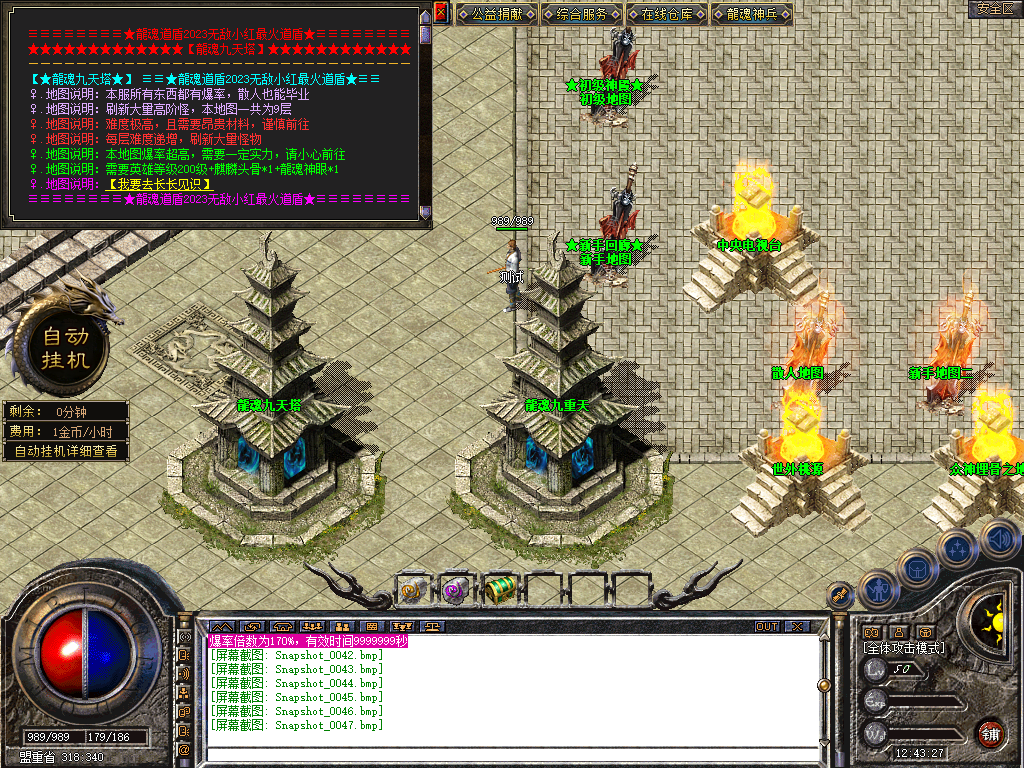The width and height of the screenshot is (1024, 768).
Task: Close the chat window with X
Action: coord(796,627)
